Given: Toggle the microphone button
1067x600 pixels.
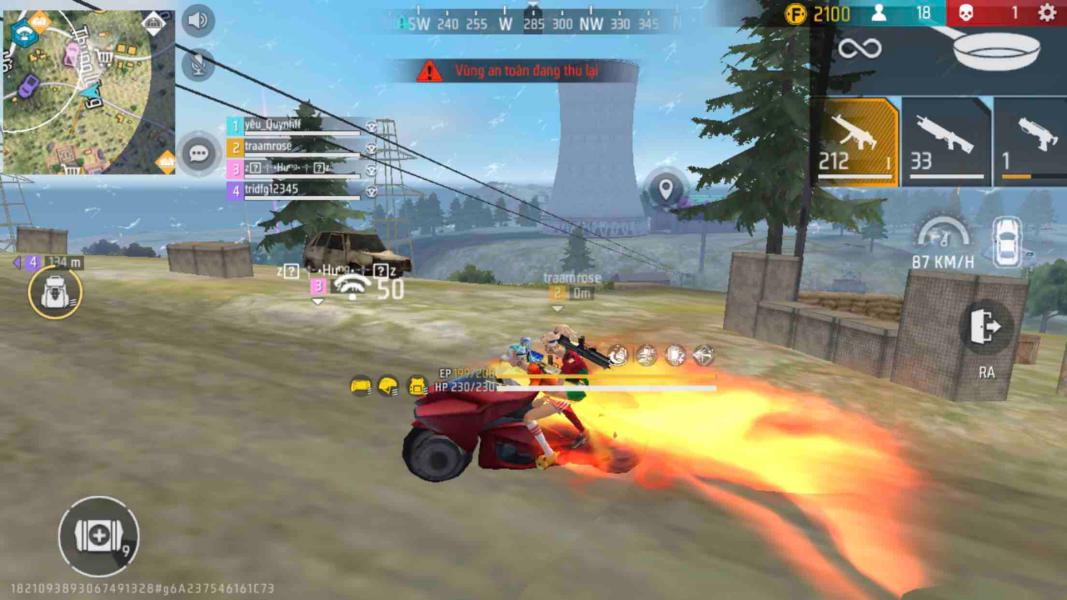Looking at the screenshot, I should (x=198, y=65).
